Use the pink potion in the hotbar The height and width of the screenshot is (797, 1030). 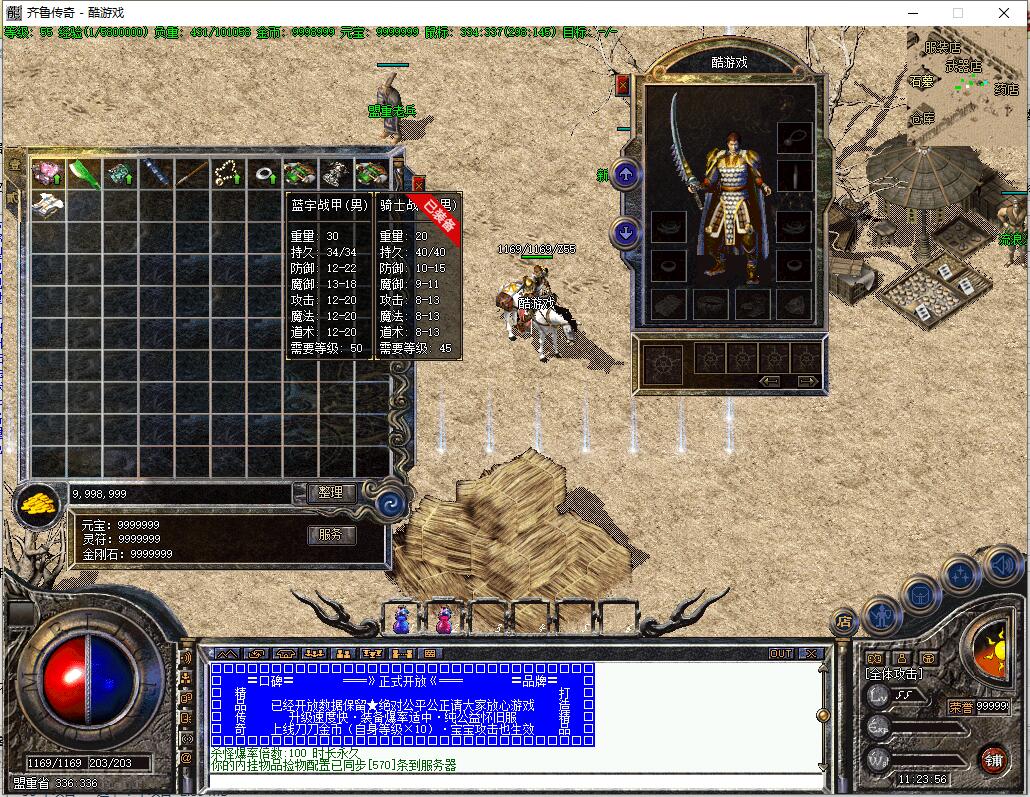pos(443,620)
